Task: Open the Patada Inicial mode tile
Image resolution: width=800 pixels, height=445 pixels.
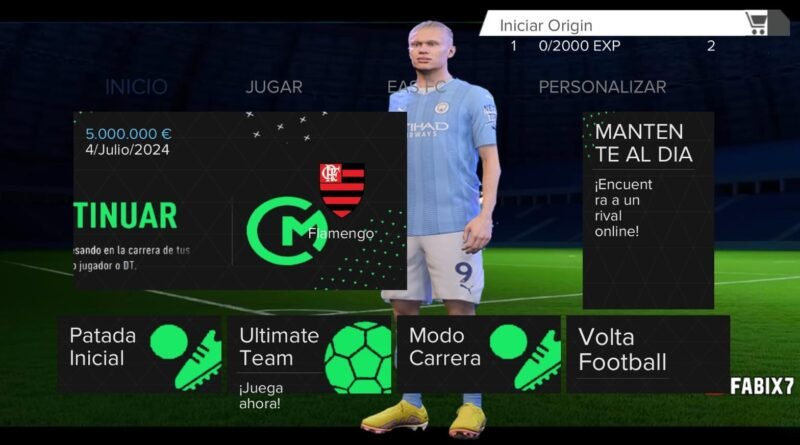Action: pos(139,354)
